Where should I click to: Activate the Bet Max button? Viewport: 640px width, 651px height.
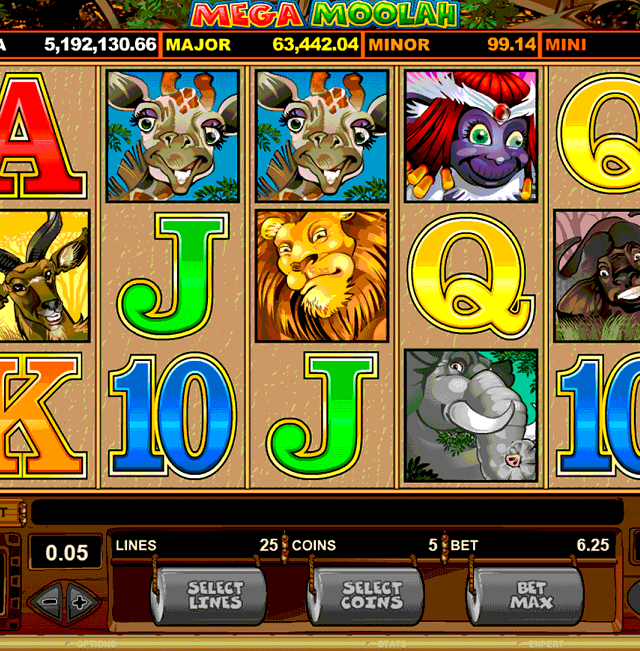529,596
